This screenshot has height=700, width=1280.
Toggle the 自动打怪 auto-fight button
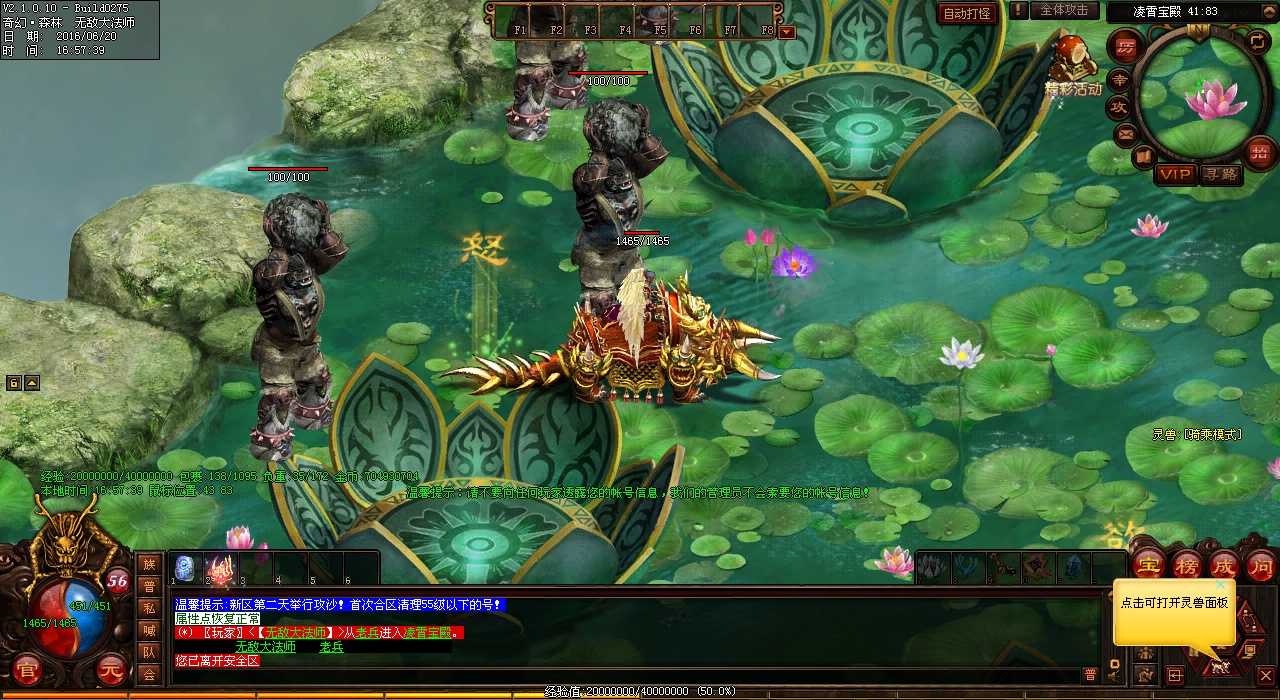[967, 13]
